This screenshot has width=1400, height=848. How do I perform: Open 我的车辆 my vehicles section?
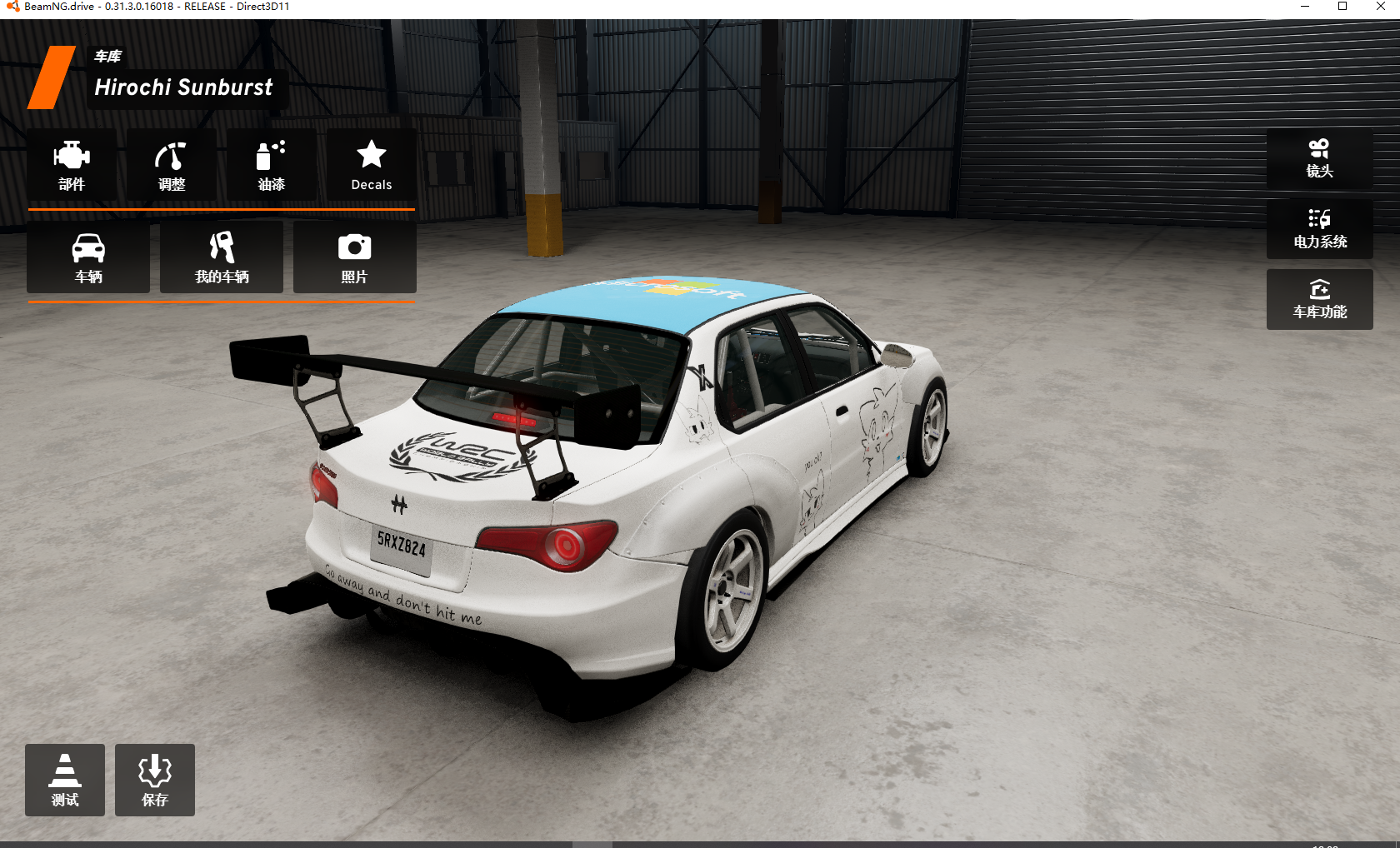point(220,257)
